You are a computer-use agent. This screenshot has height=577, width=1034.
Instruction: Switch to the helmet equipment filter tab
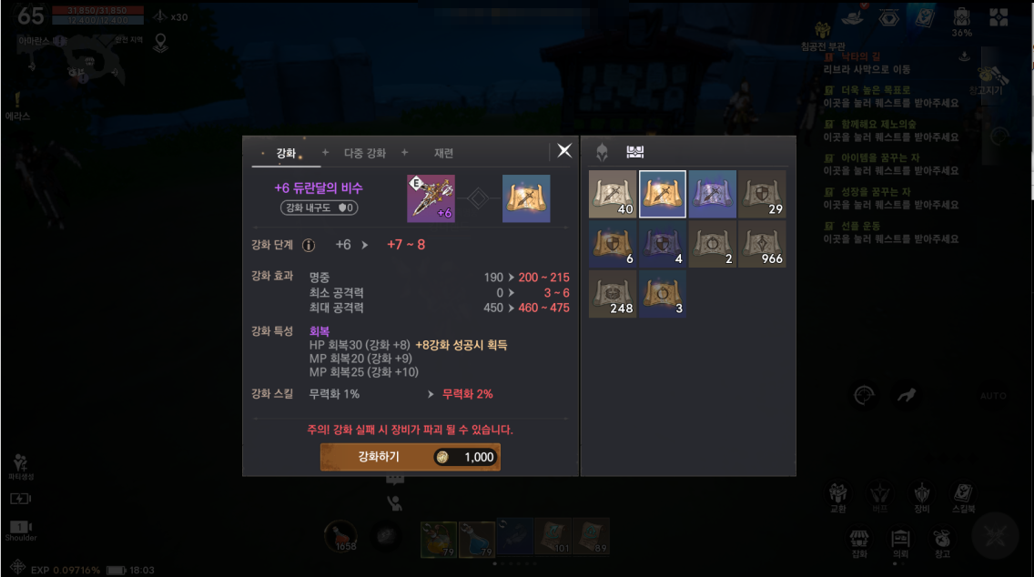pos(602,152)
